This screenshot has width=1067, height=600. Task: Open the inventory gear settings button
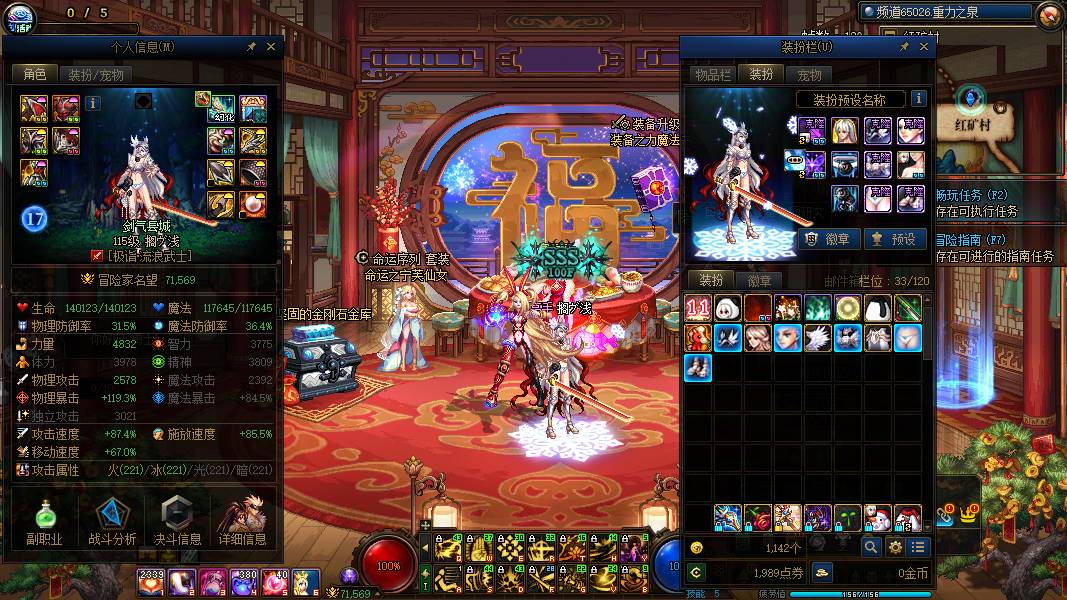(x=895, y=547)
